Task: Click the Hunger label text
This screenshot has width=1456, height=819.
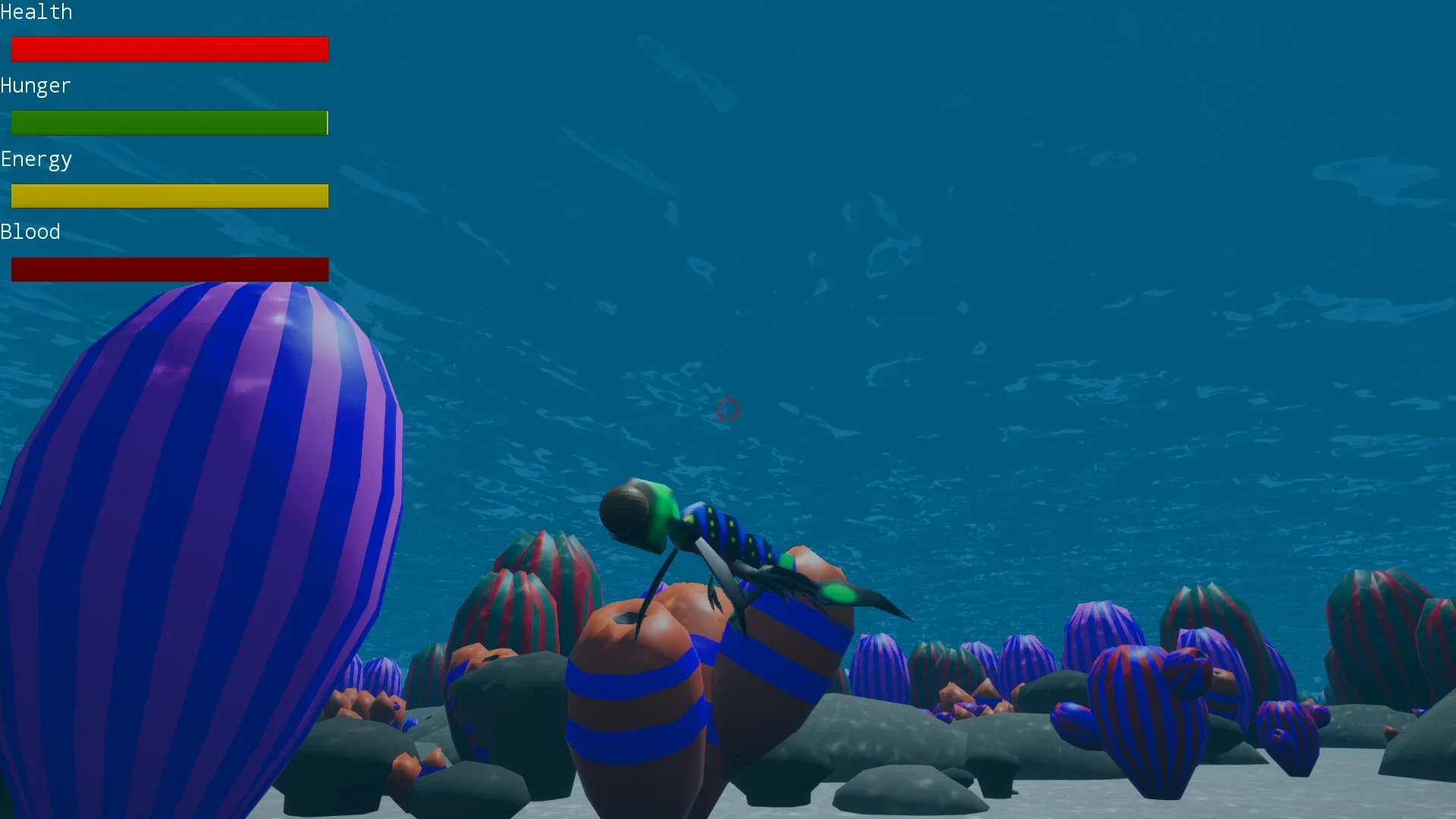Action: point(35,86)
